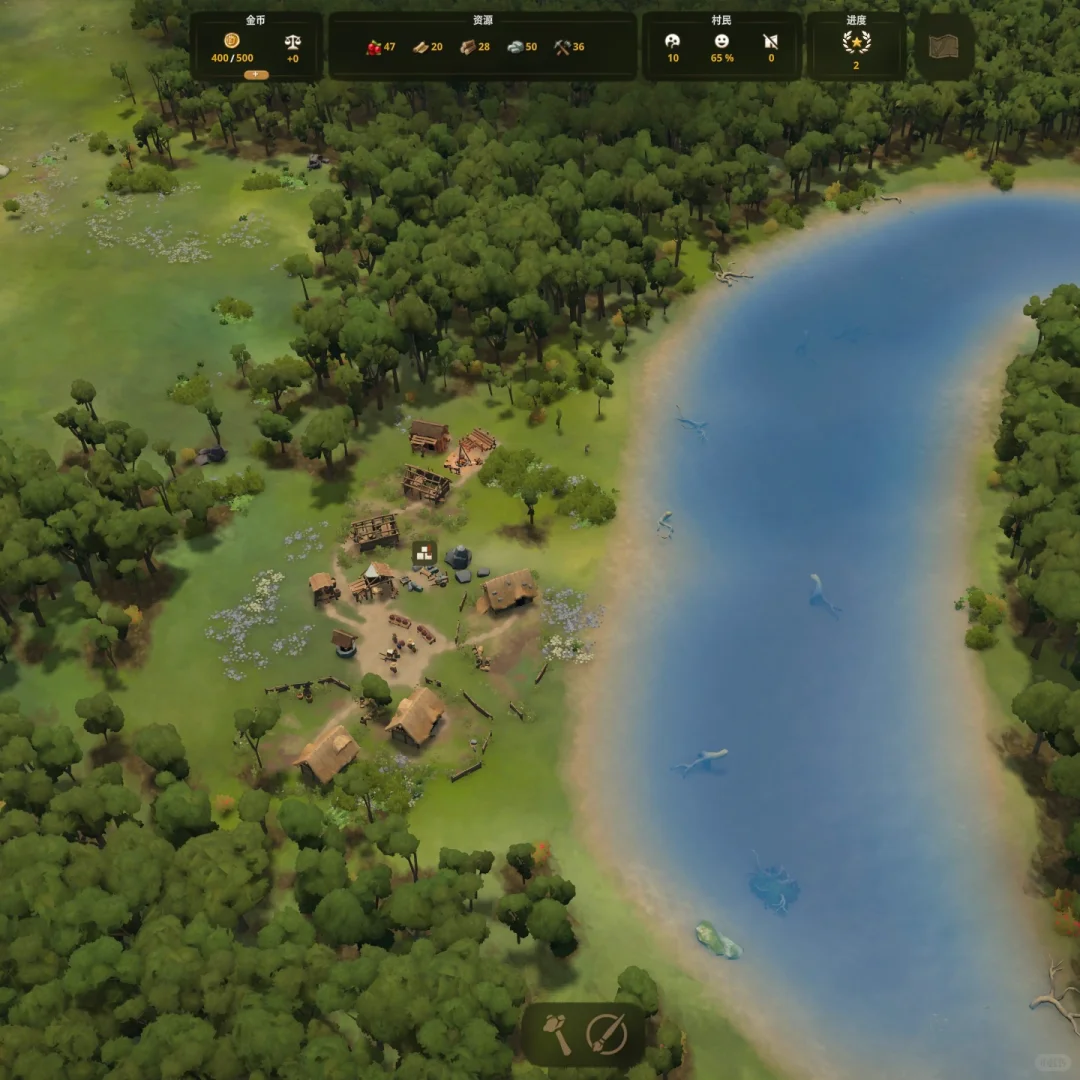Check the red berries food resource
The image size is (1080, 1080).
click(x=373, y=47)
